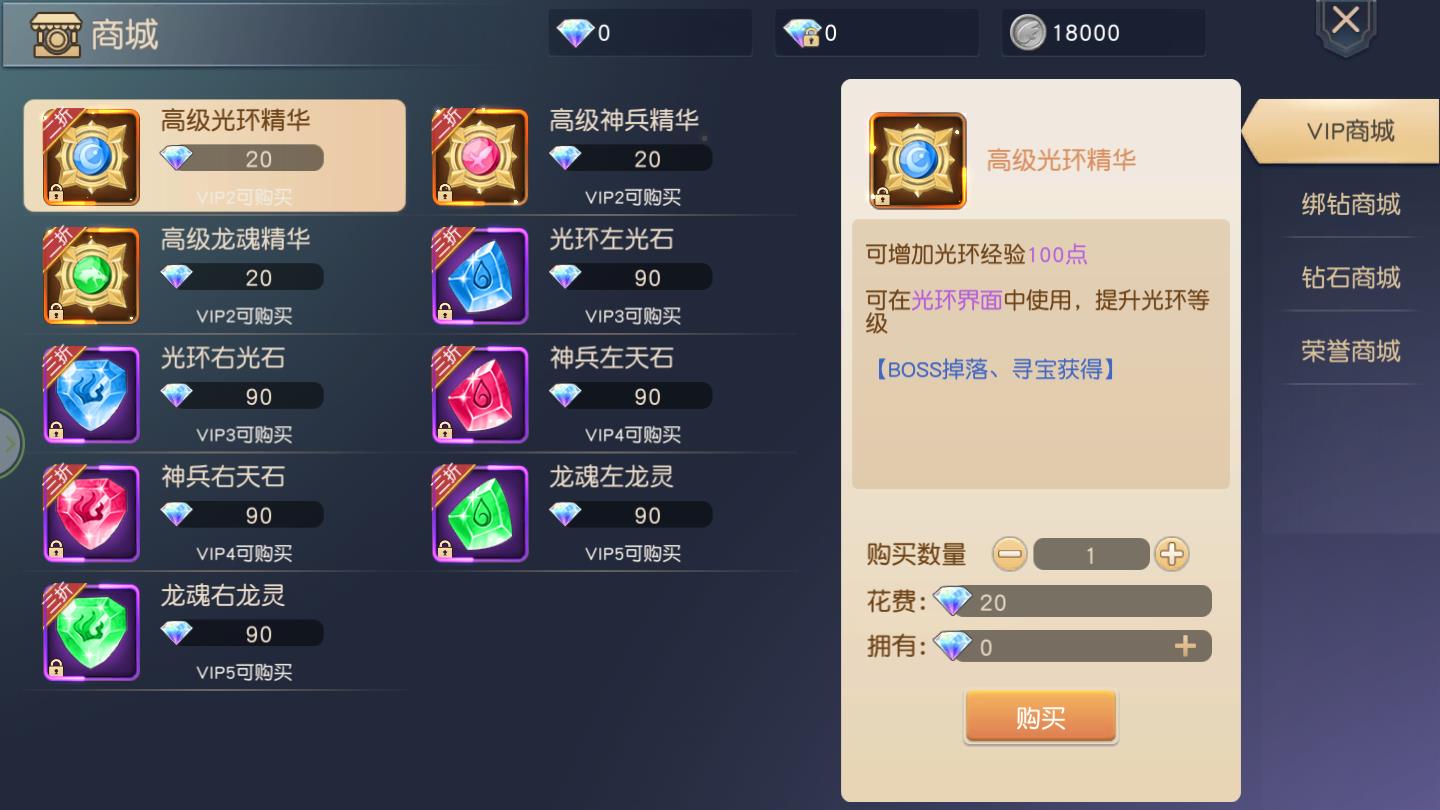Click the plus button next to 拥有 diamonds
The image size is (1440, 810).
point(1187,645)
